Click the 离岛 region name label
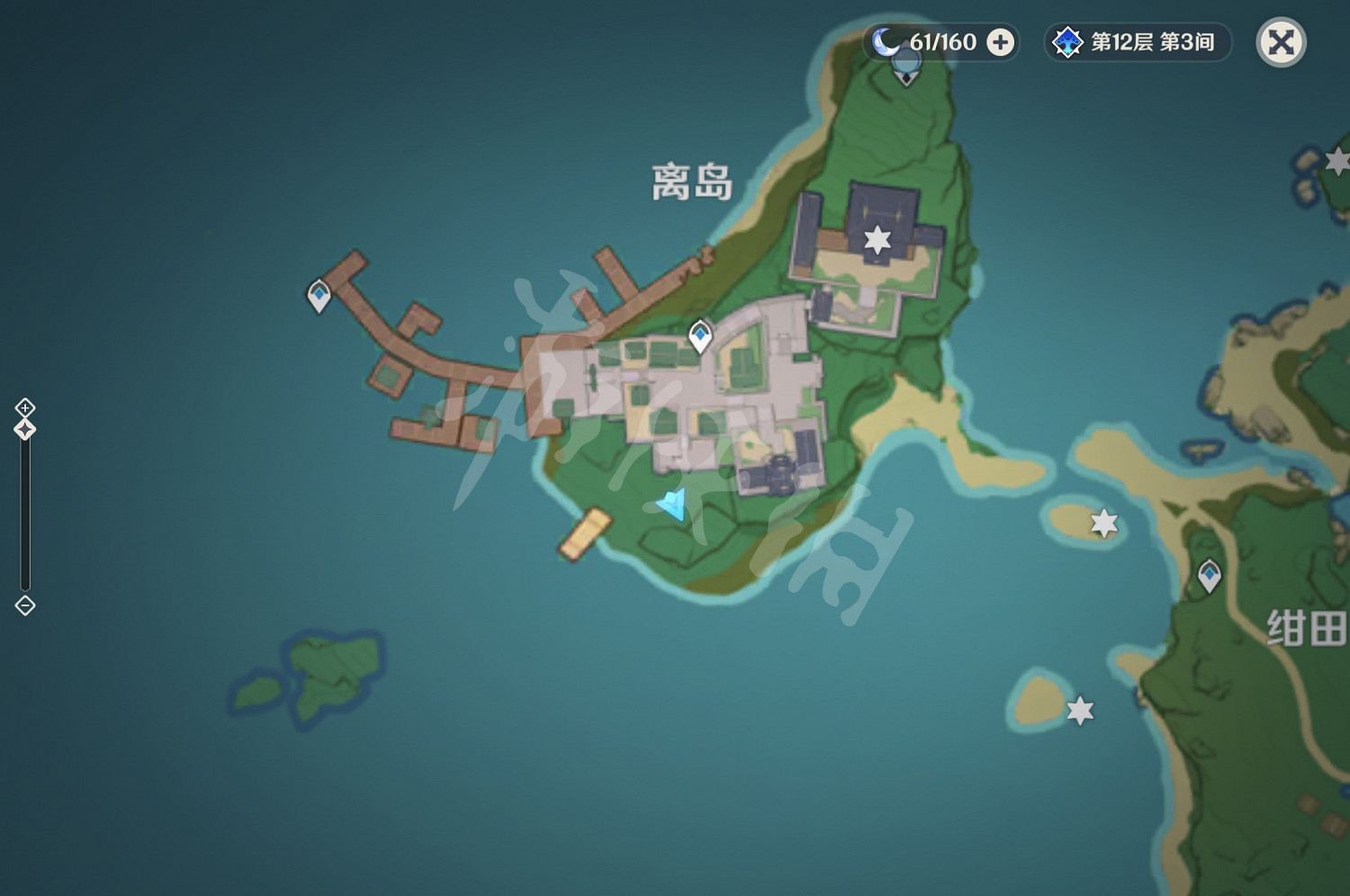This screenshot has height=896, width=1350. pos(690,183)
